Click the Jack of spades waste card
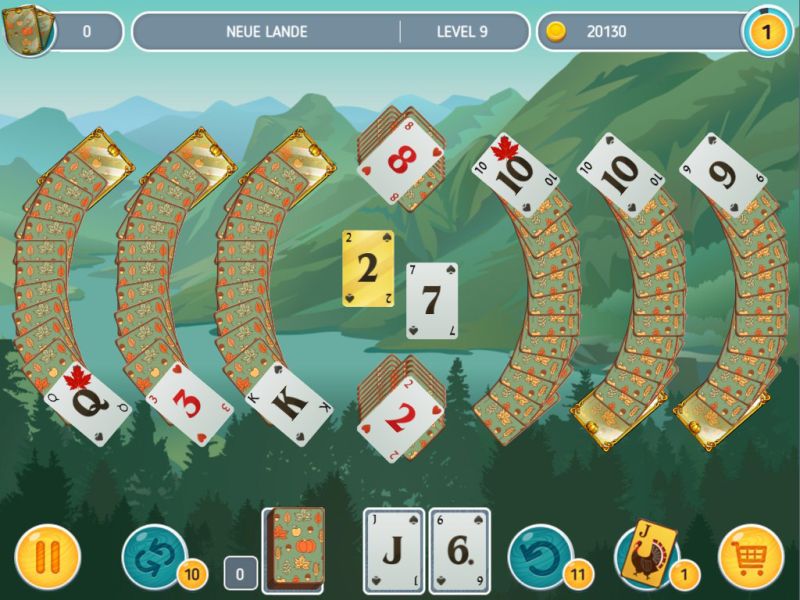This screenshot has height=600, width=800. (393, 551)
